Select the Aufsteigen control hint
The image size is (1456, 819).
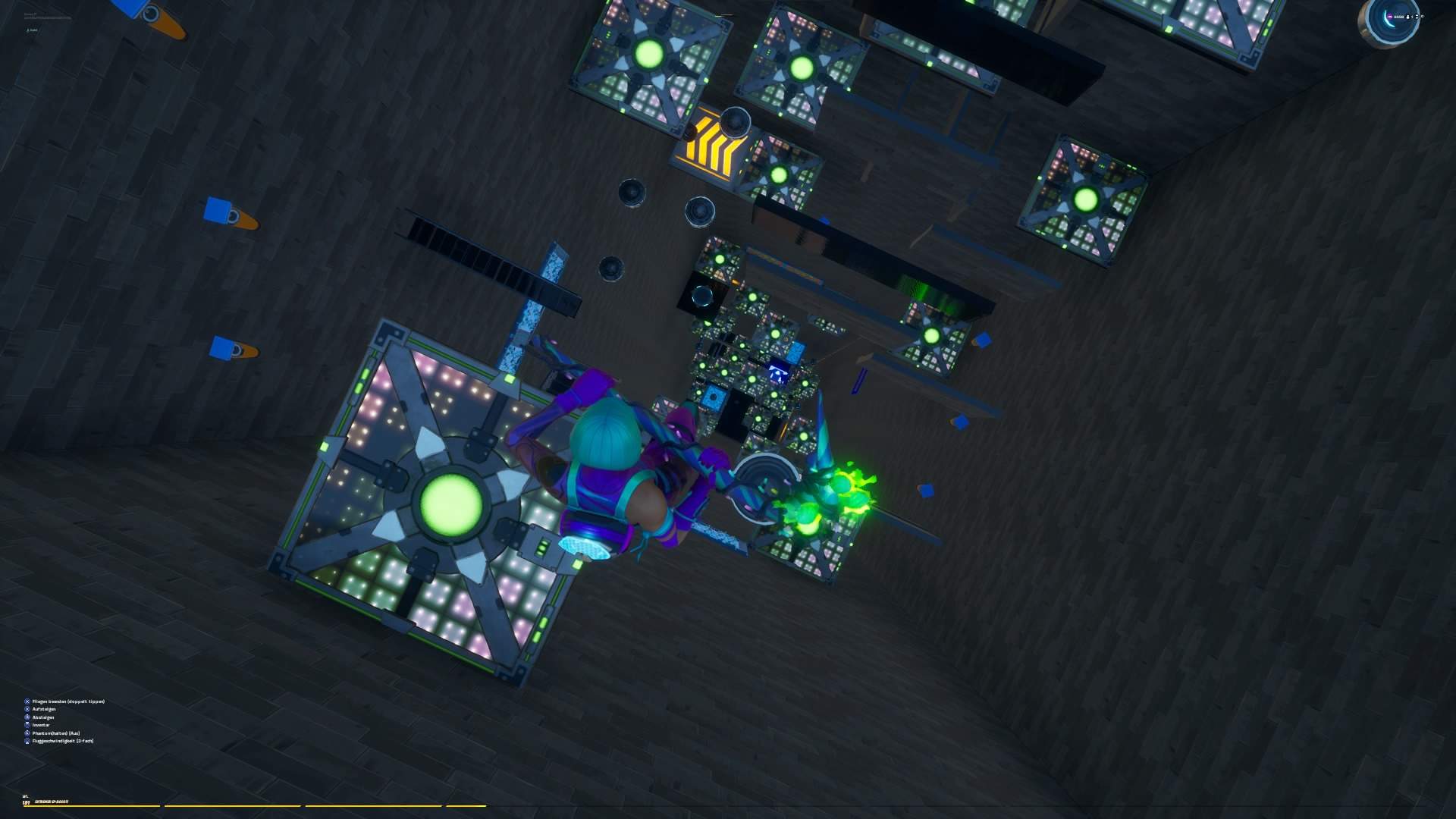(44, 709)
